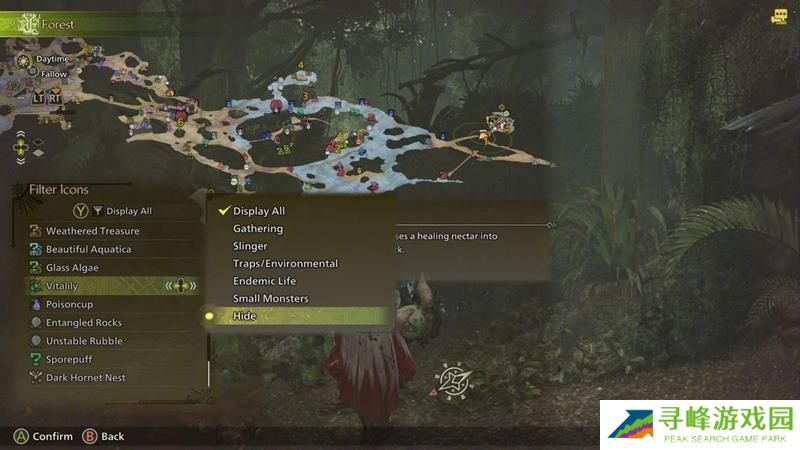Select Weathered Treasure in icon list
The height and width of the screenshot is (450, 800).
point(93,231)
